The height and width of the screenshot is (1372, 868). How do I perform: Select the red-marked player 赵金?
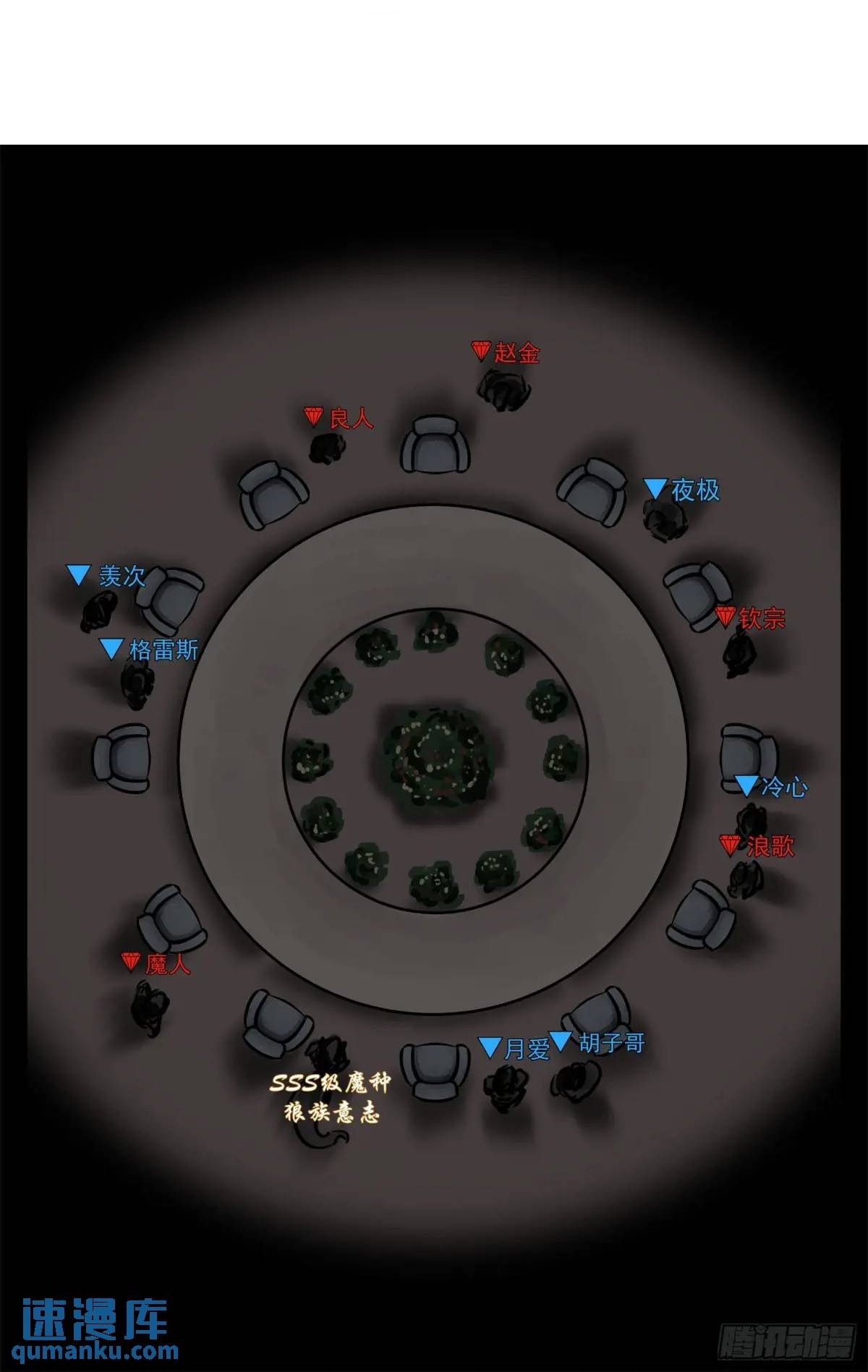(x=504, y=391)
